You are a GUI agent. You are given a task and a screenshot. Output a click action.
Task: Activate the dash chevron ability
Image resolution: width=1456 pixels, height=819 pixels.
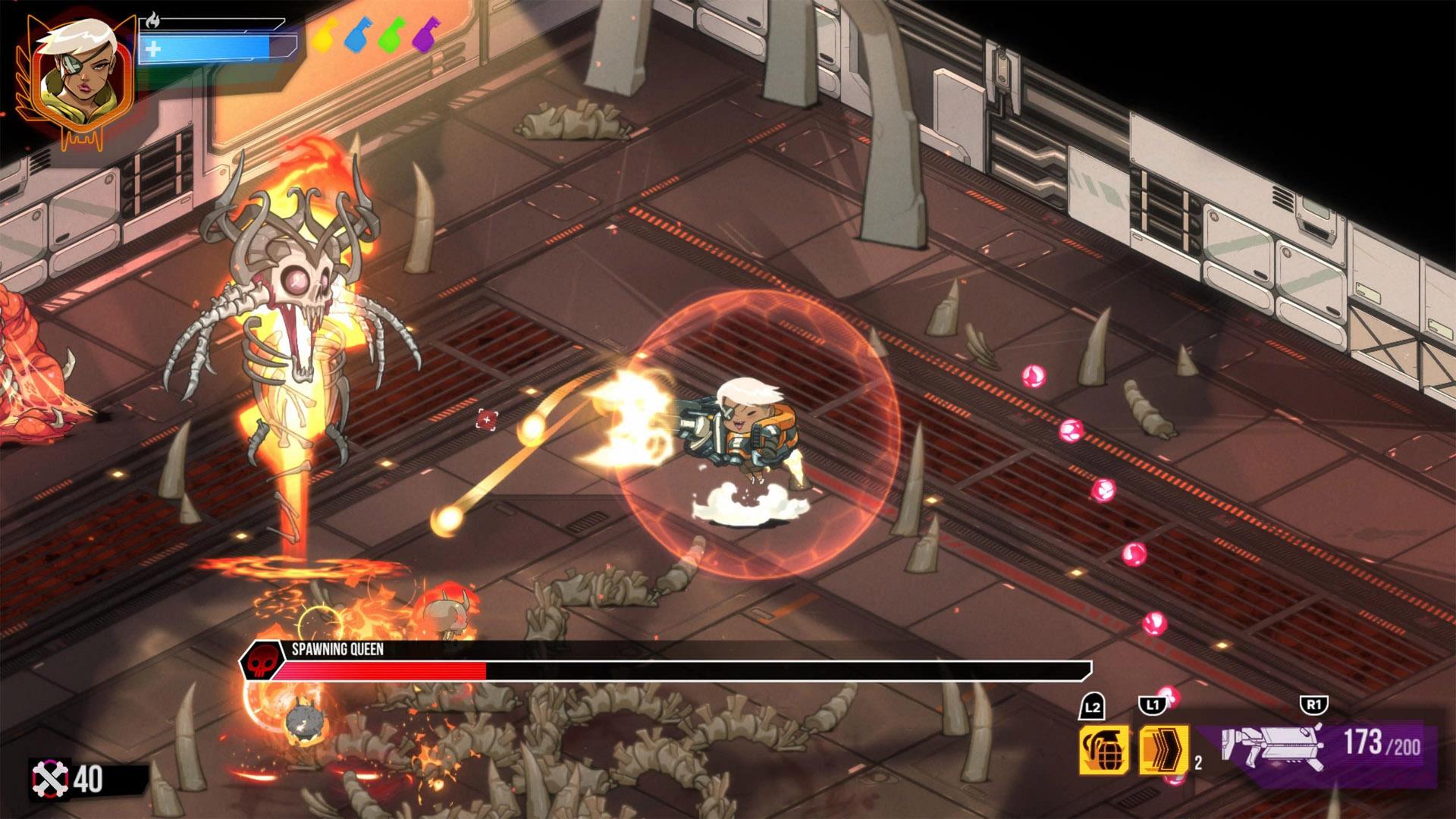[x=1163, y=749]
